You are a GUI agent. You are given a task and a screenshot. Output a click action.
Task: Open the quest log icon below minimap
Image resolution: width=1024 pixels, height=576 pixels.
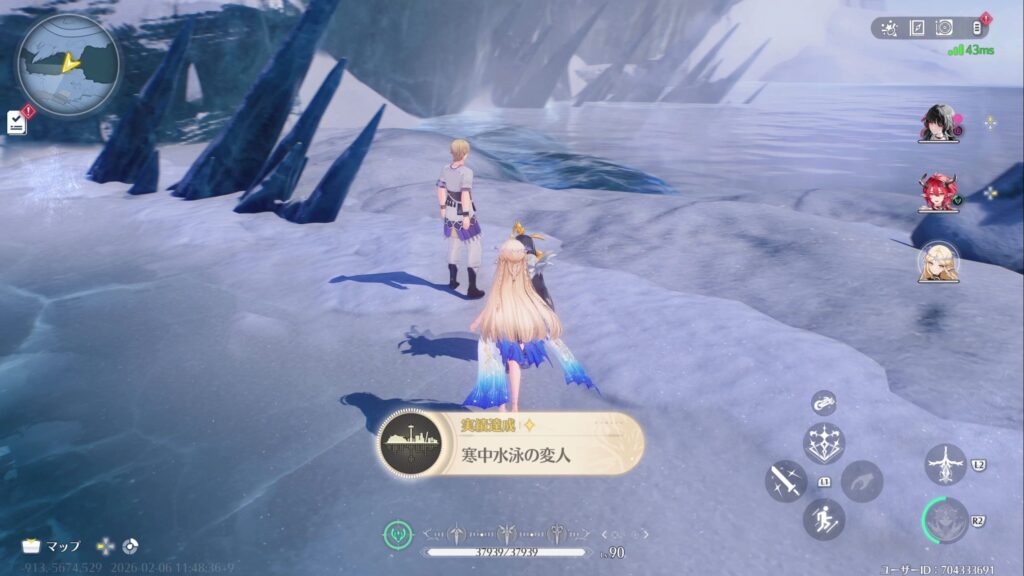16,122
